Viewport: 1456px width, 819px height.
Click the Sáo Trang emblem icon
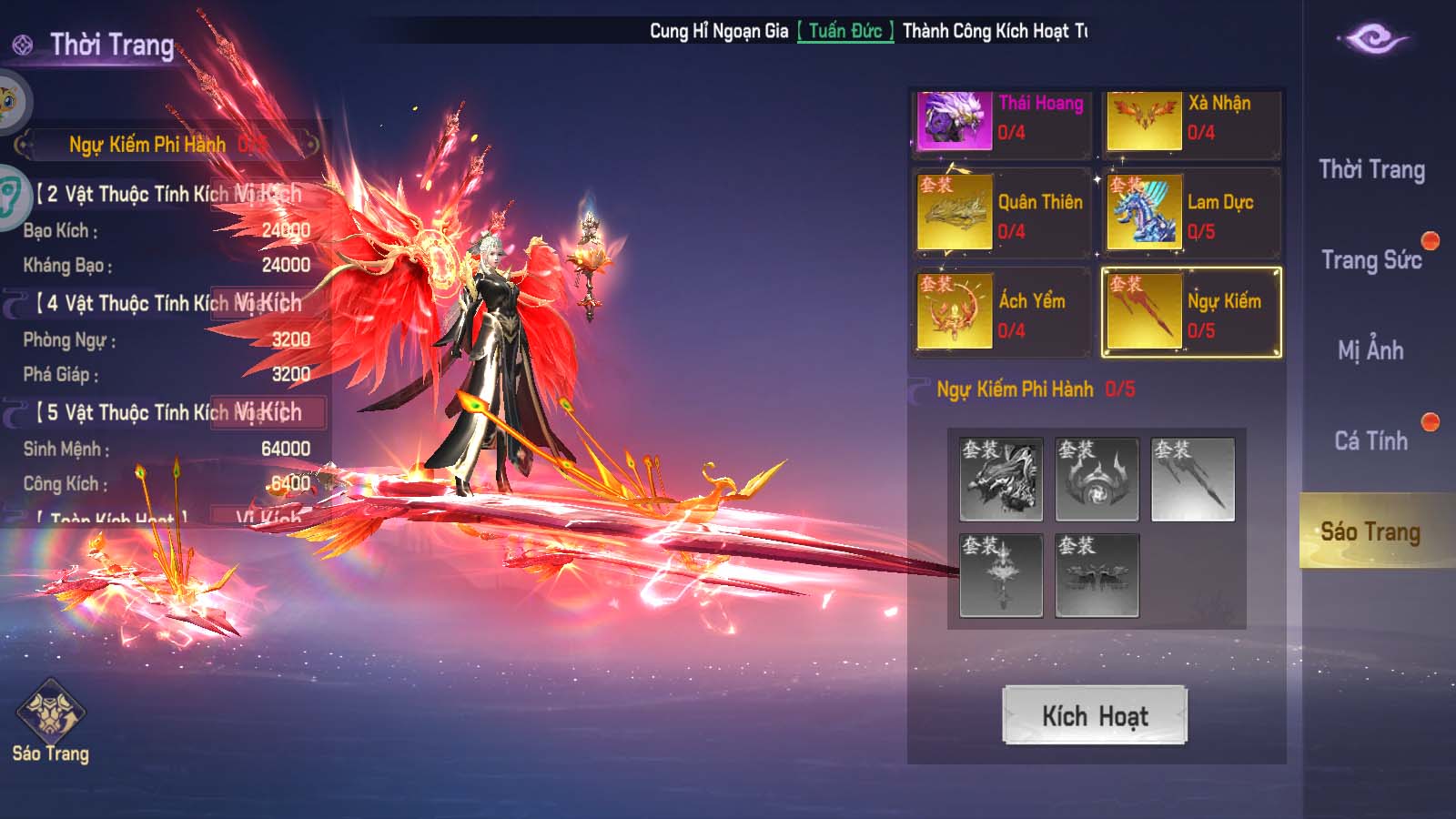51,714
